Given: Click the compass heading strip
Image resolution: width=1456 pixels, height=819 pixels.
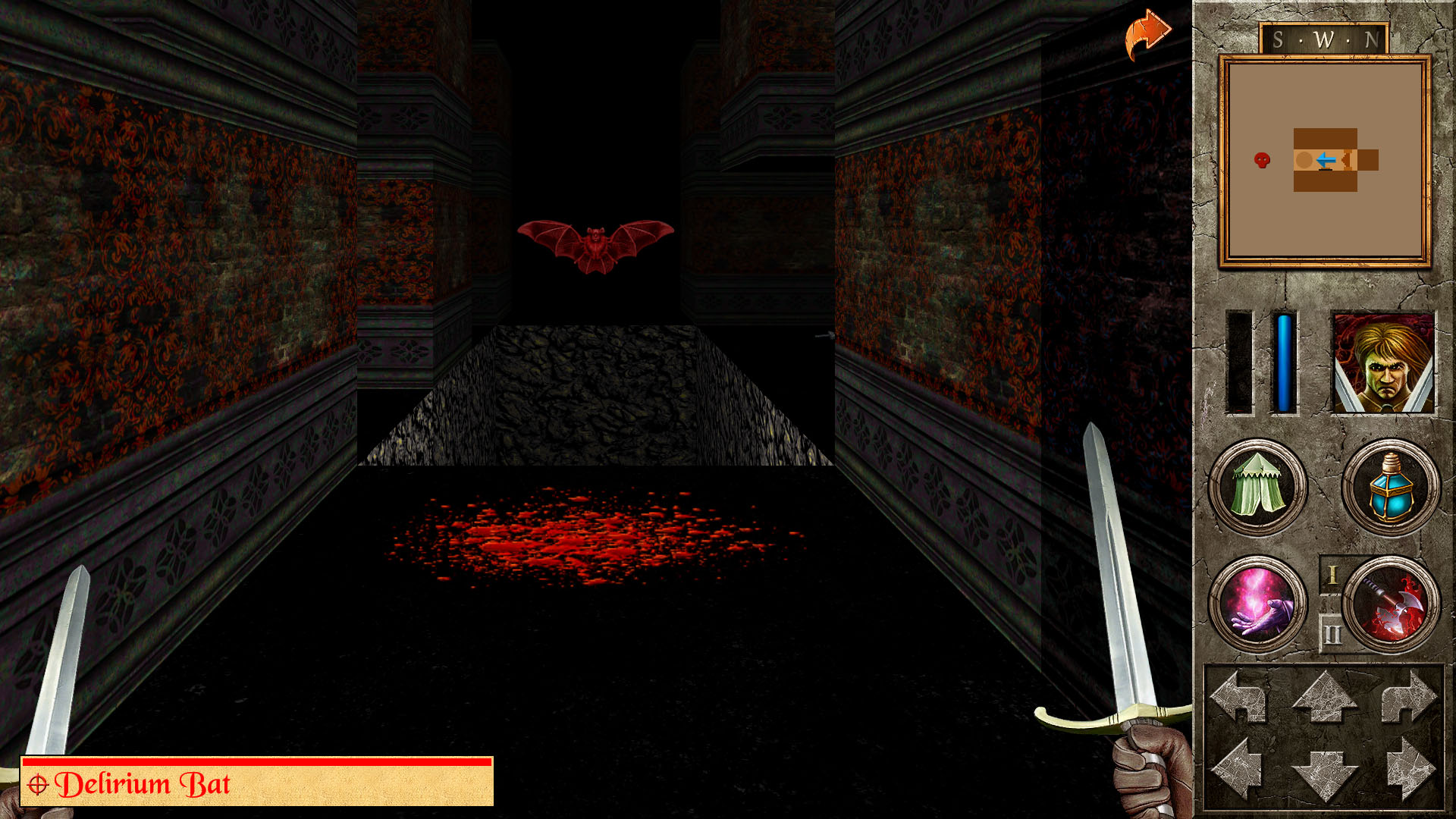Looking at the screenshot, I should point(1324,39).
